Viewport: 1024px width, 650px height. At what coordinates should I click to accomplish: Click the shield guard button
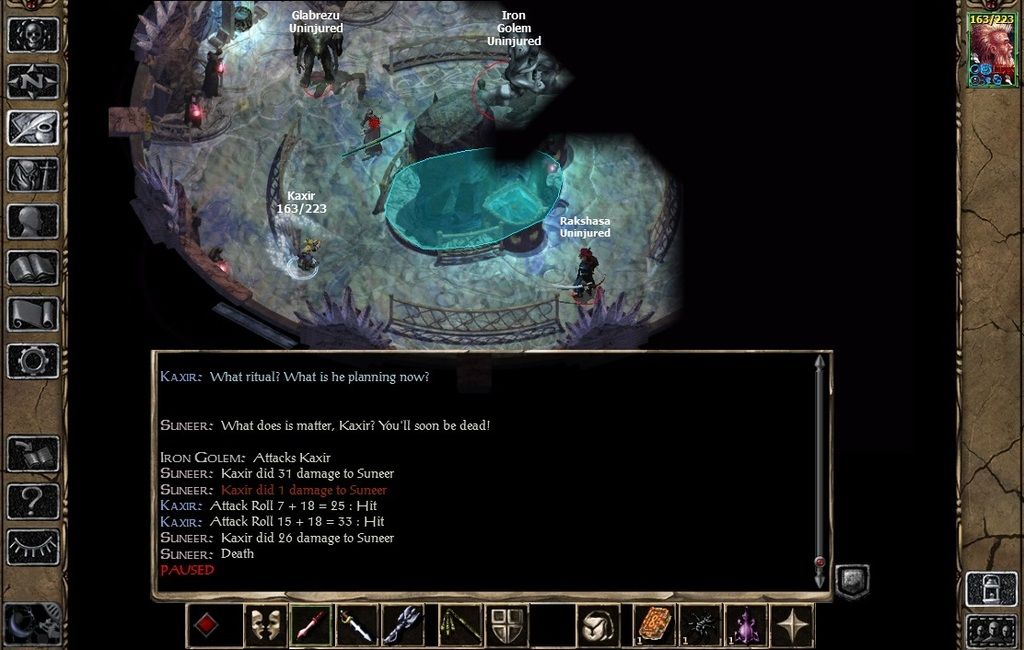pos(507,626)
